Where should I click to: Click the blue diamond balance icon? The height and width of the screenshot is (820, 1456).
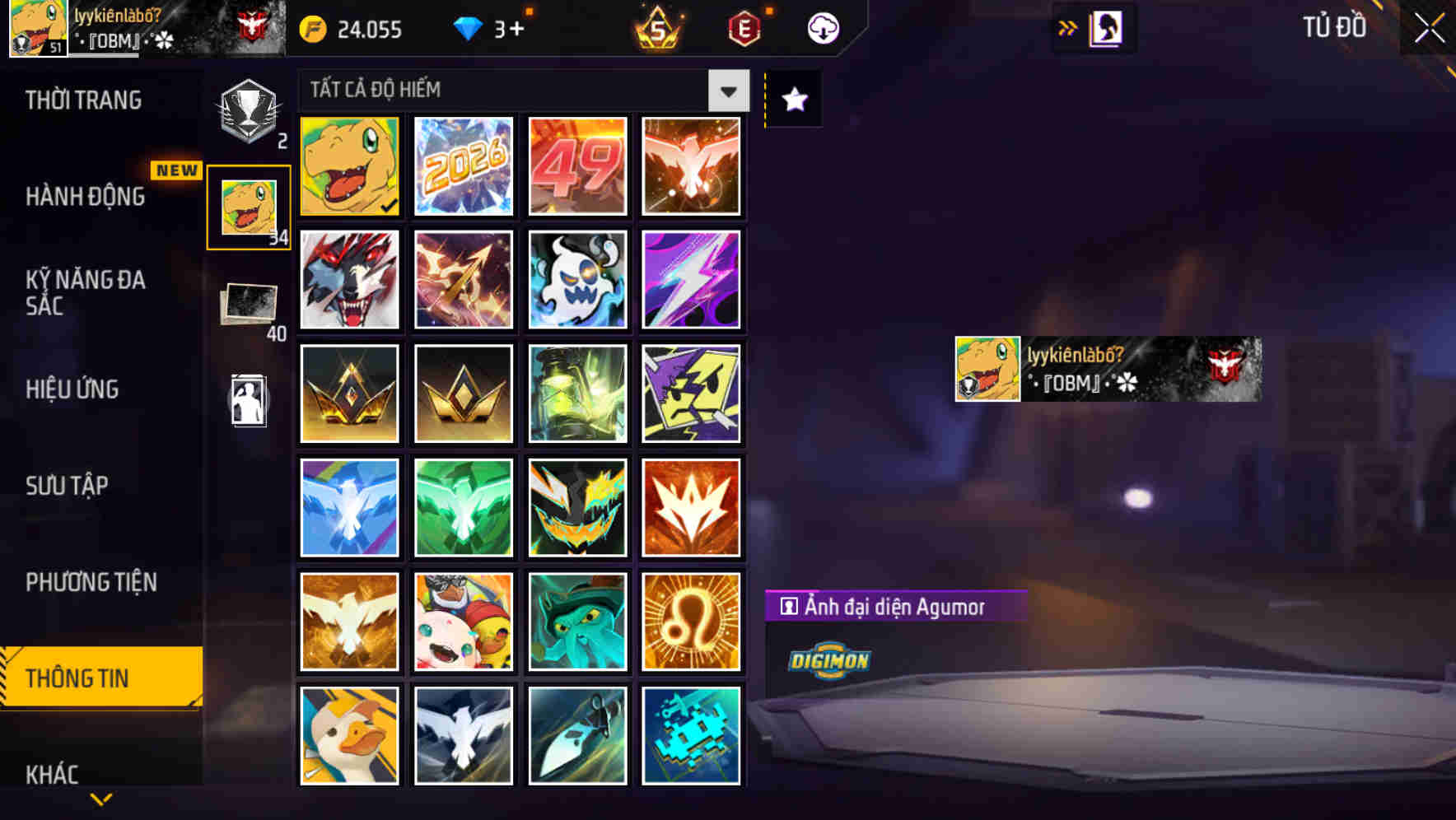[469, 27]
